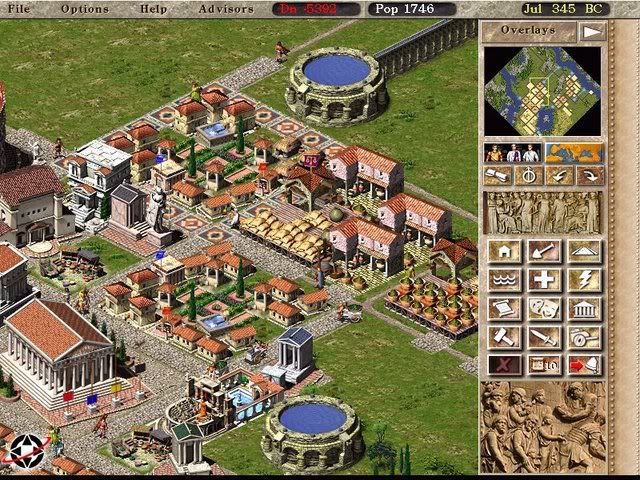Click the city minimap
The height and width of the screenshot is (480, 640).
543,92
